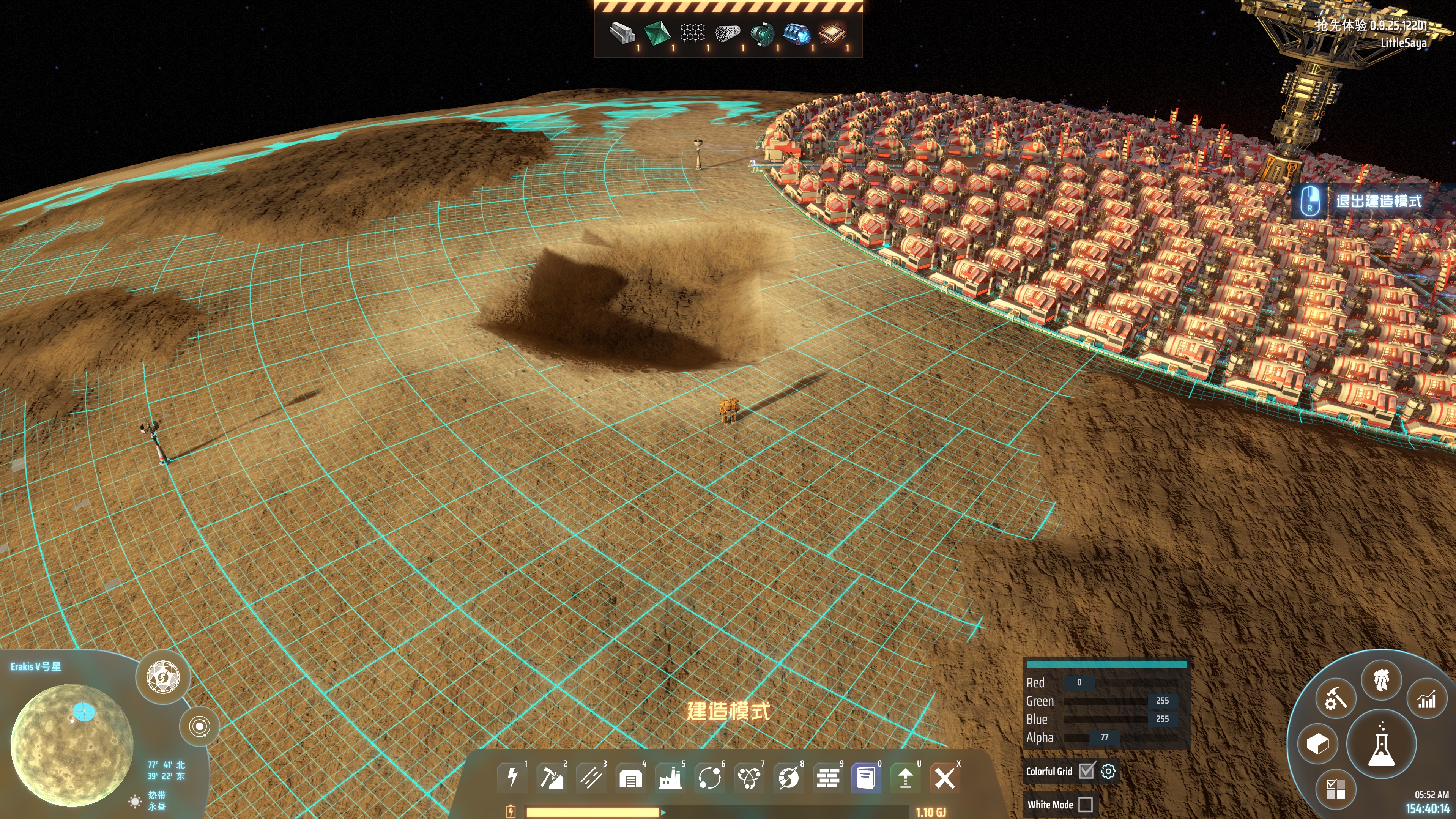1456x819 pixels.
Task: Open the hammer and gear replicator
Action: tap(1335, 699)
